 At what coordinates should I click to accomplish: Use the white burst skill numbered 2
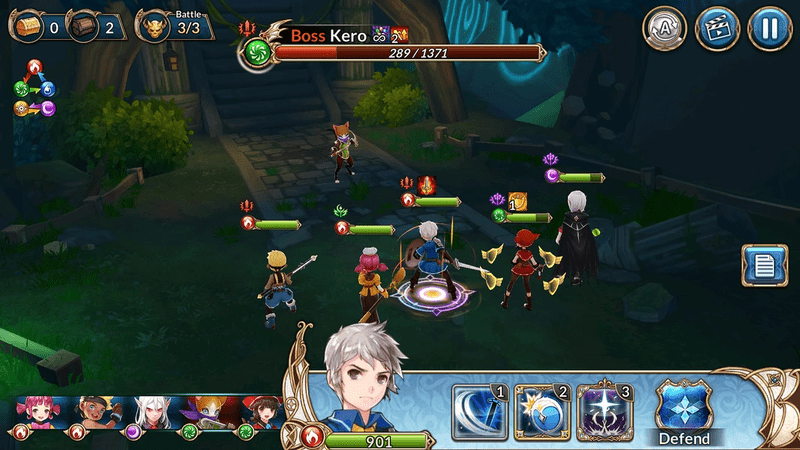[541, 410]
